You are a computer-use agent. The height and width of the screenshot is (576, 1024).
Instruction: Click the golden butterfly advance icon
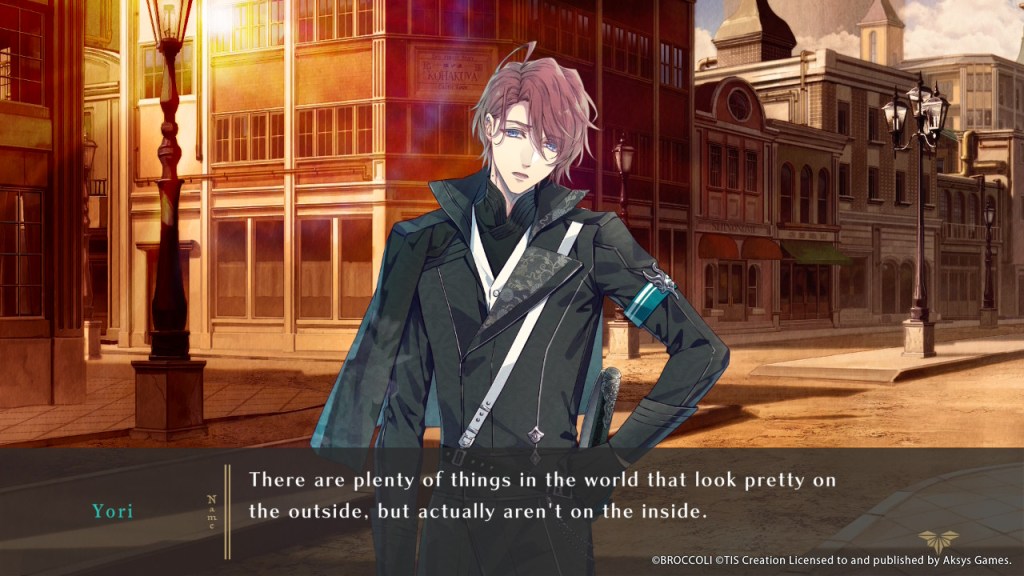(x=937, y=540)
